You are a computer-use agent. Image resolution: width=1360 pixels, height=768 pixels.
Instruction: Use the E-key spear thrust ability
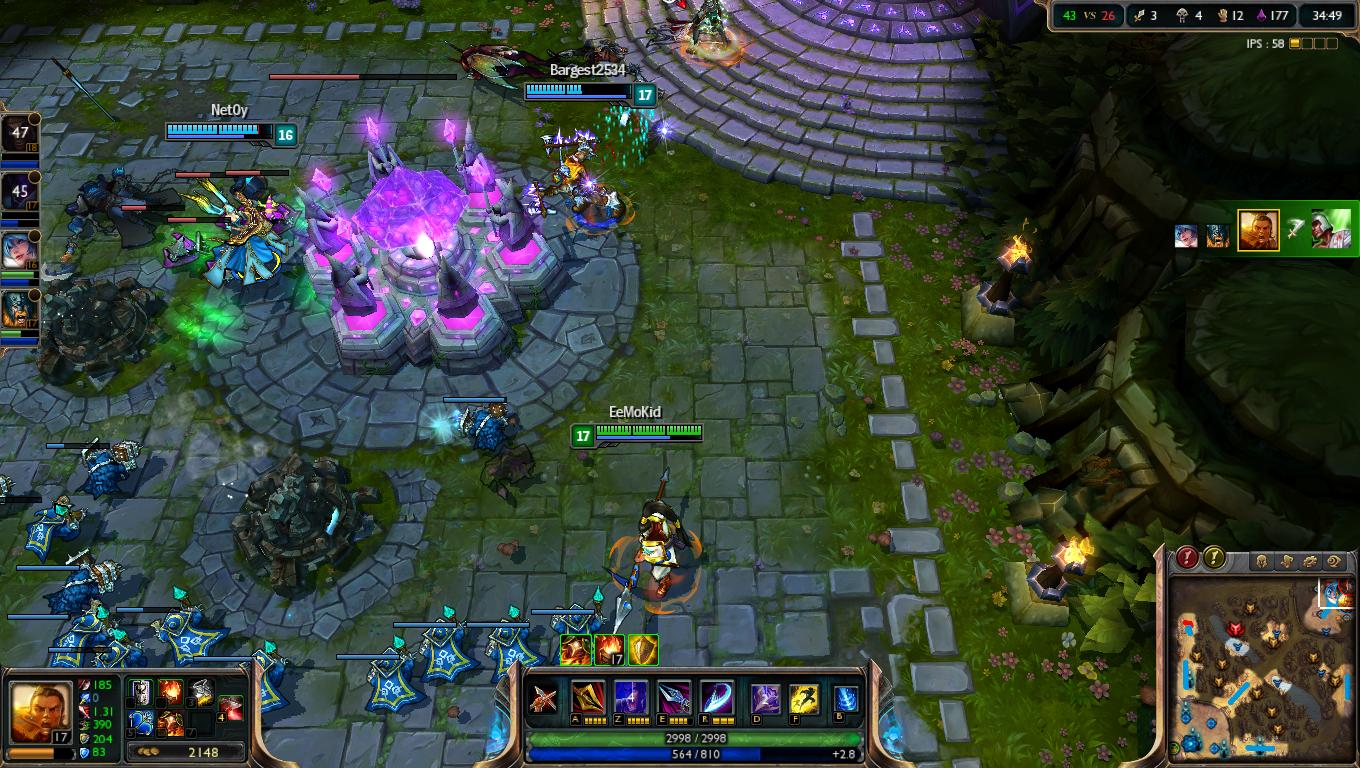673,697
